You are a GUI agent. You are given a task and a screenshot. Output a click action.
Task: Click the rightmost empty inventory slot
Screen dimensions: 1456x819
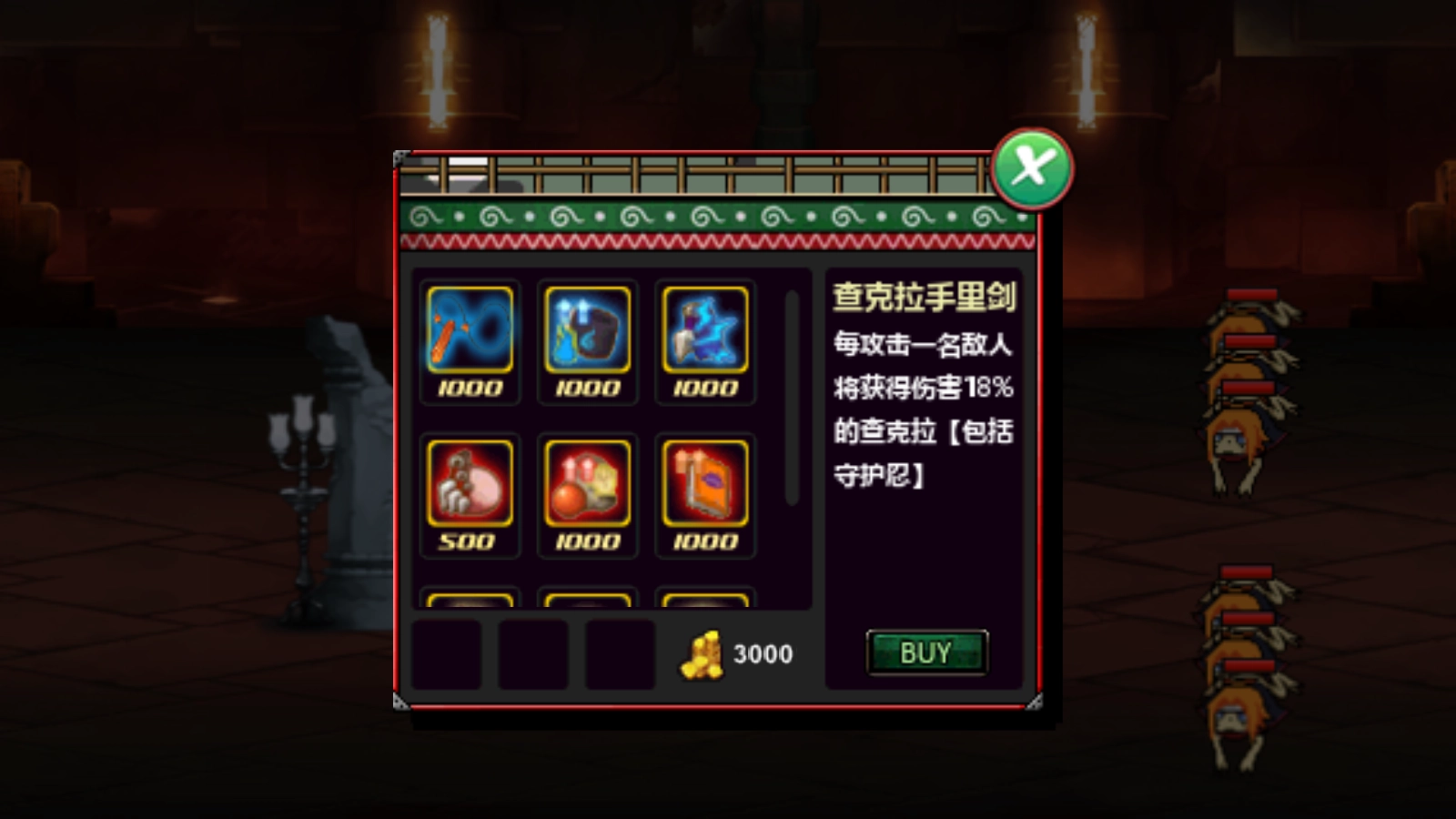(x=621, y=653)
